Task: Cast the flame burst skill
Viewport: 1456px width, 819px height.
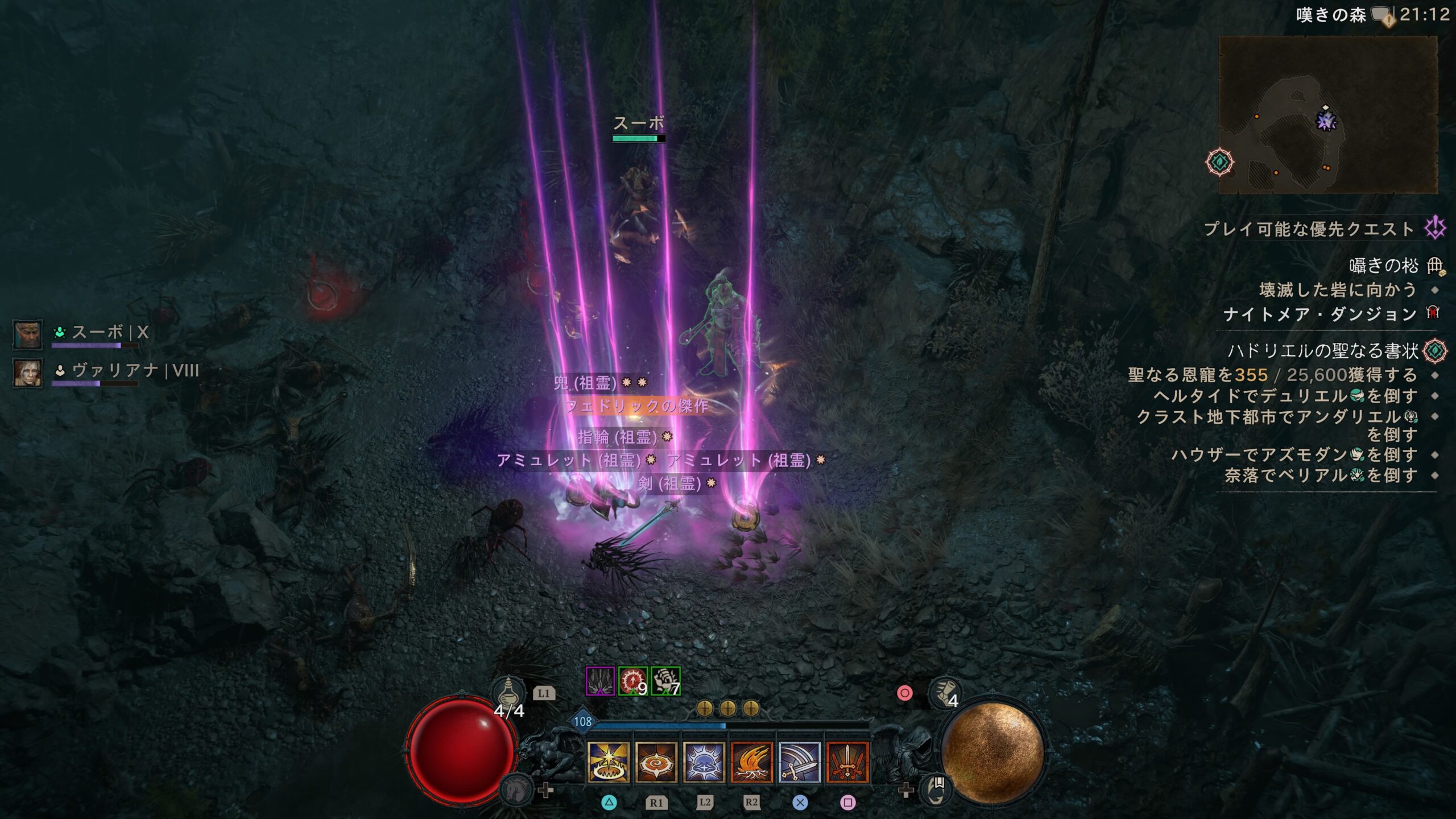Action: click(751, 762)
